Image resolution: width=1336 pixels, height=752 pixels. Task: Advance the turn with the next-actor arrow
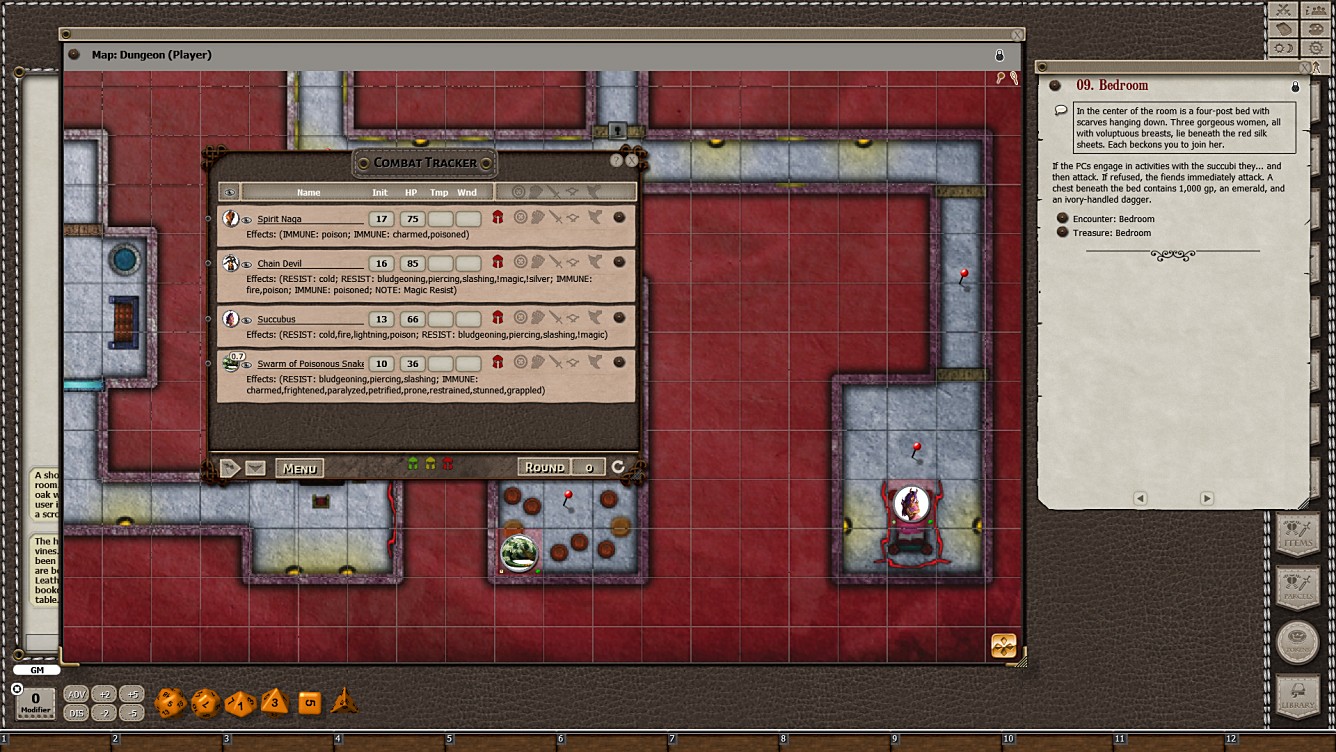pyautogui.click(x=230, y=467)
